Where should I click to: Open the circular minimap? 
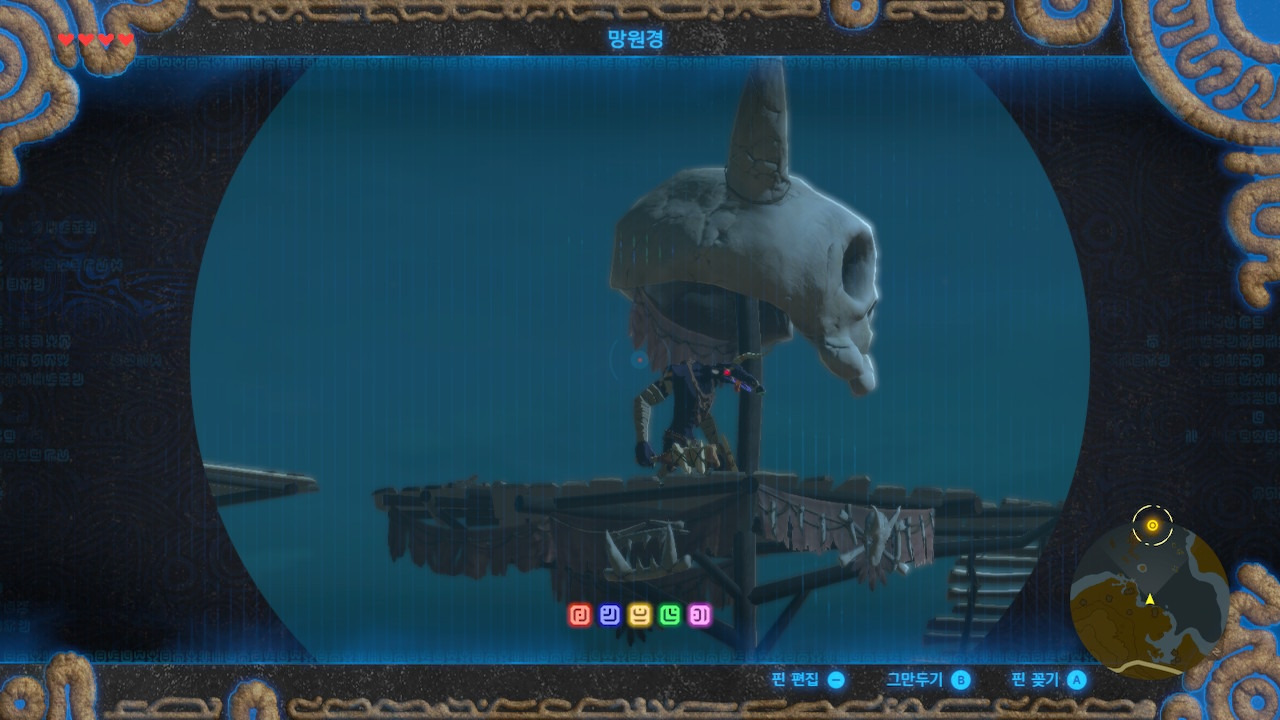tap(1149, 602)
